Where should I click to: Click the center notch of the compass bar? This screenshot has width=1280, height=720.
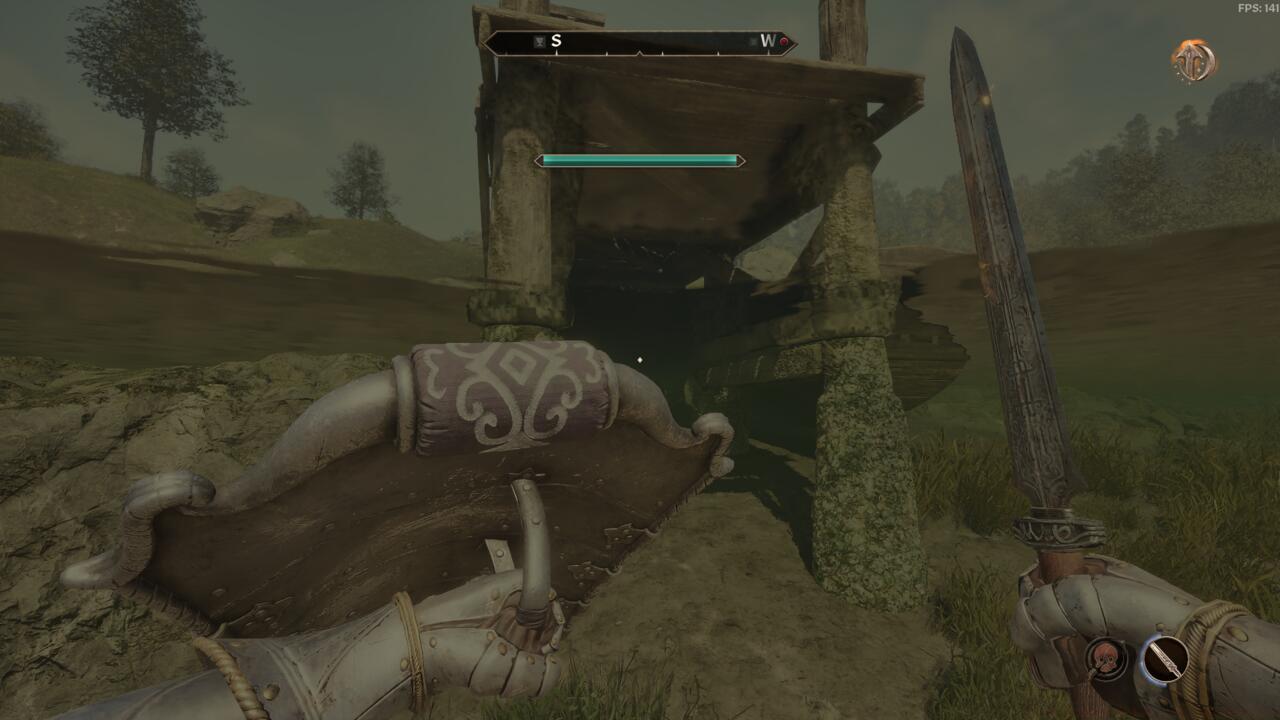(640, 53)
